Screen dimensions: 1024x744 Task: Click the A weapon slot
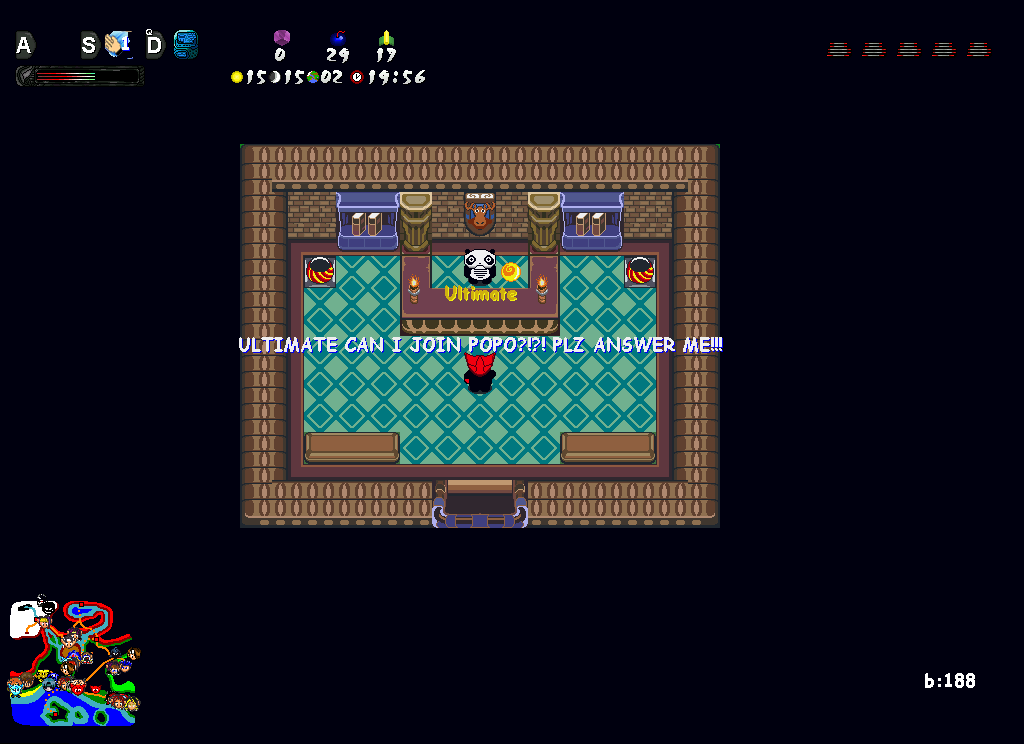point(24,45)
